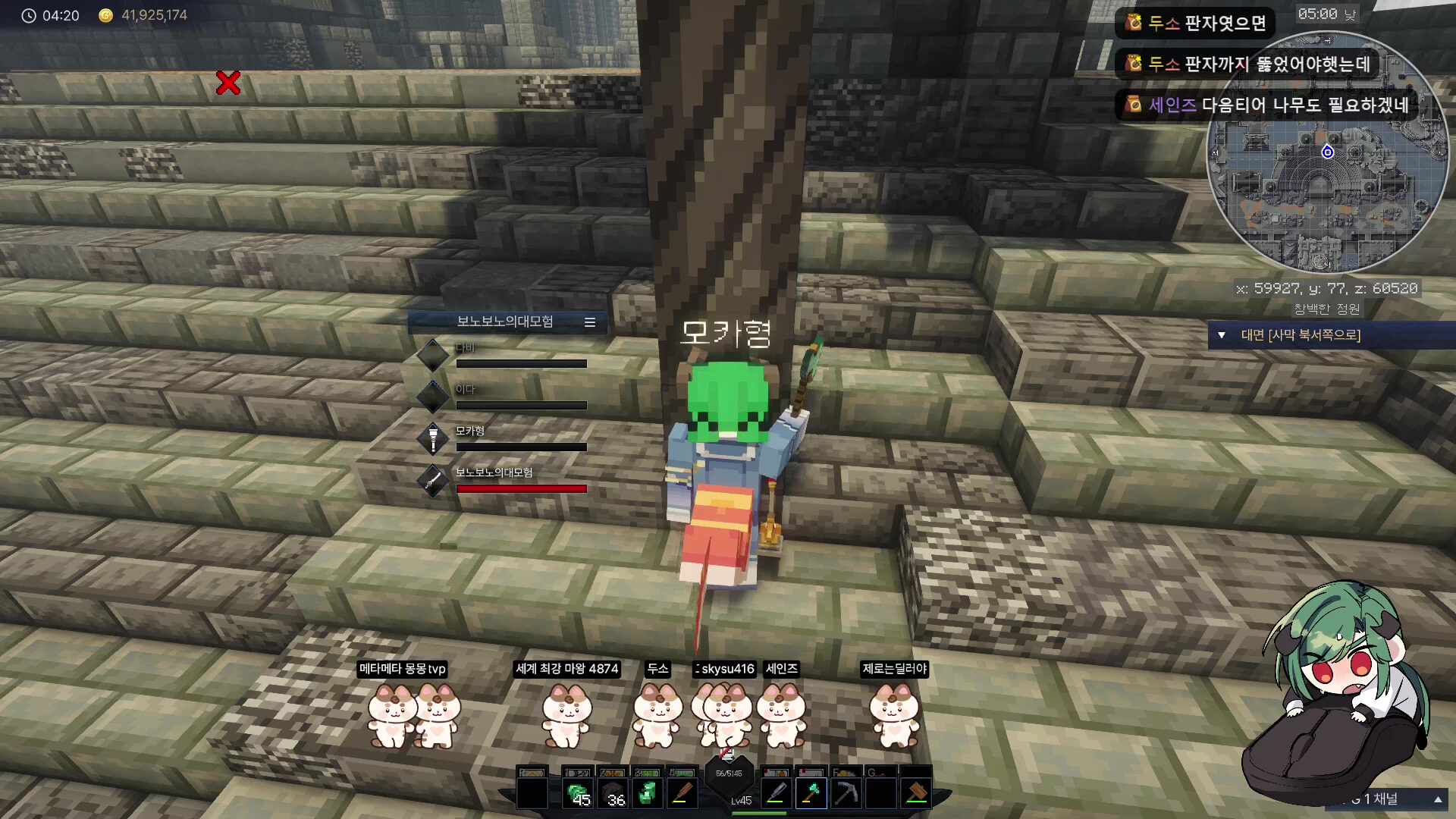Click the red X marker on the terrain
Image resolution: width=1456 pixels, height=819 pixels.
tap(229, 85)
